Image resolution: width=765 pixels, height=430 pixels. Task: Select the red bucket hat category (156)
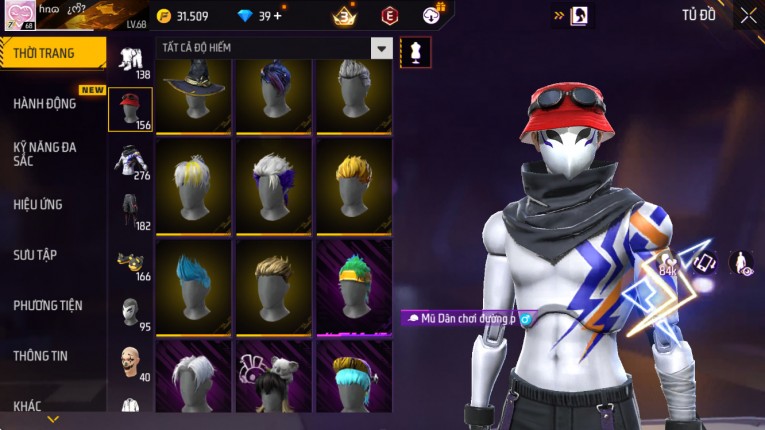130,110
